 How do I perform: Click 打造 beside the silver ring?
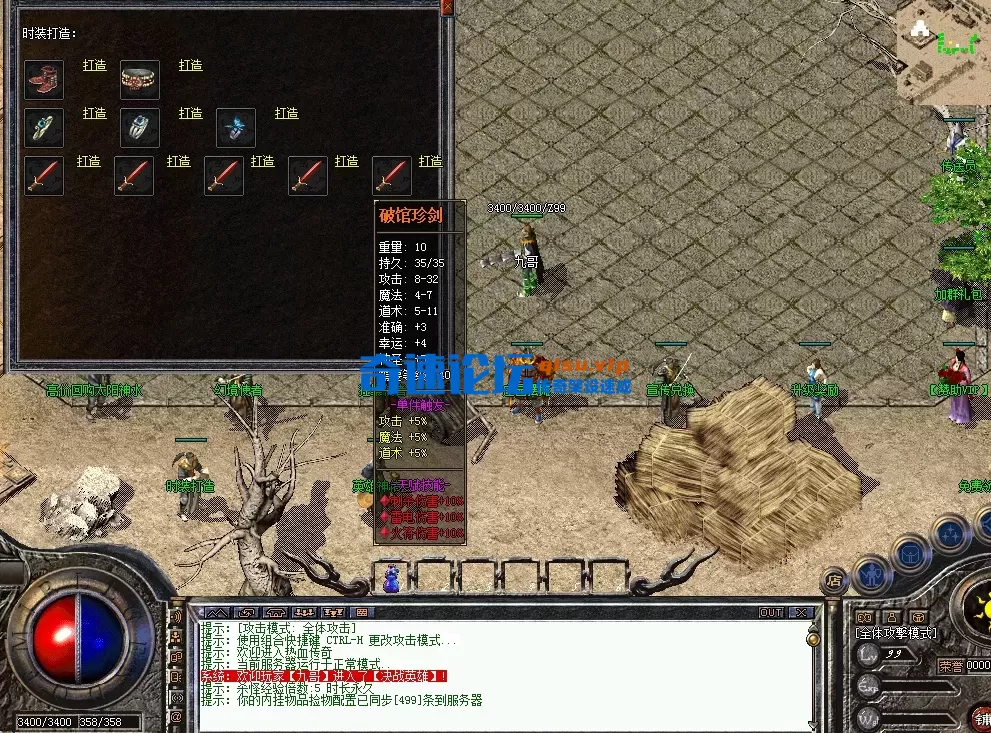[x=190, y=113]
